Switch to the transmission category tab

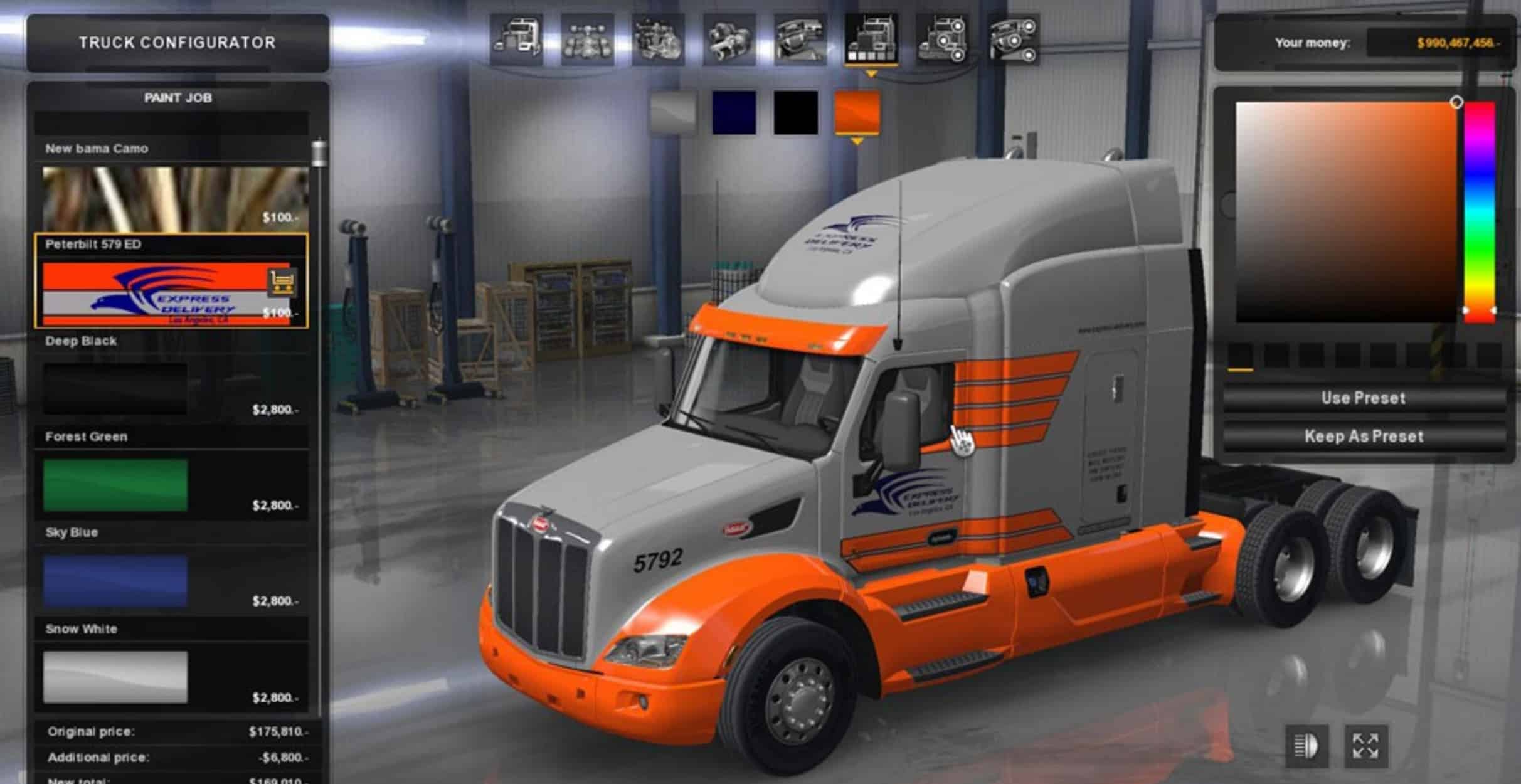[x=729, y=41]
